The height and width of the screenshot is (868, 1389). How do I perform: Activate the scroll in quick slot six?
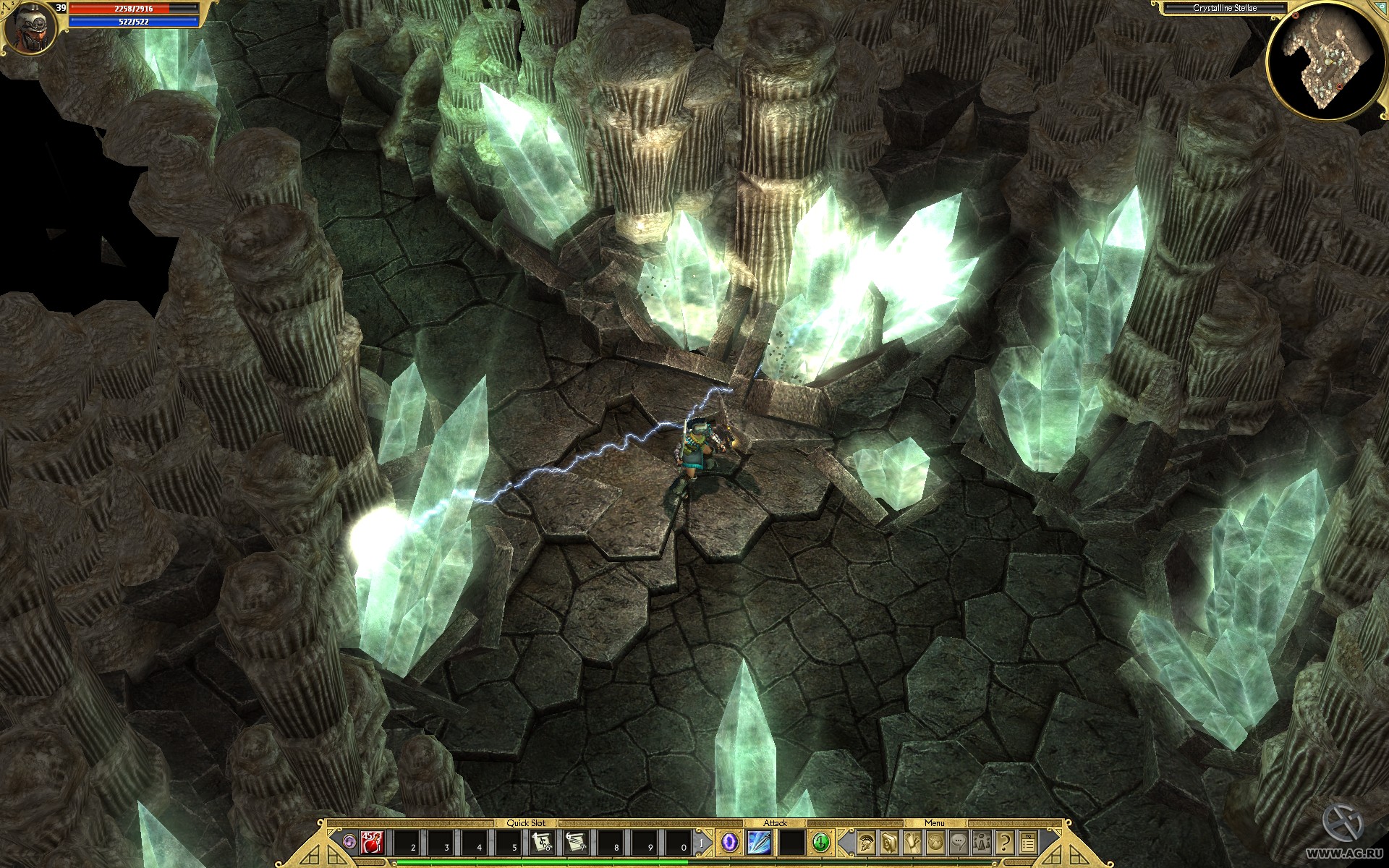coord(543,842)
